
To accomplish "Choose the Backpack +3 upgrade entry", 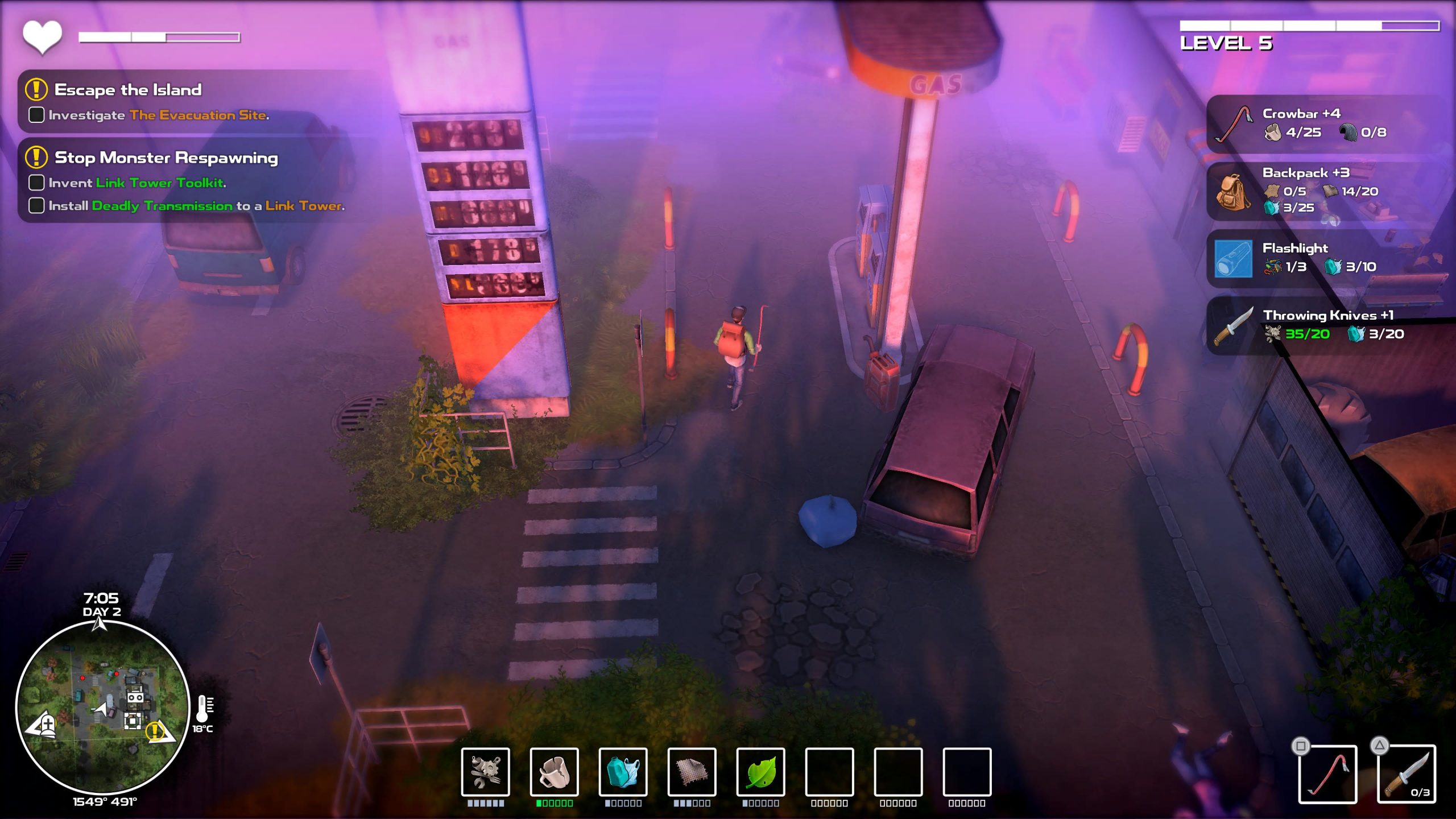I will click(x=1325, y=191).
